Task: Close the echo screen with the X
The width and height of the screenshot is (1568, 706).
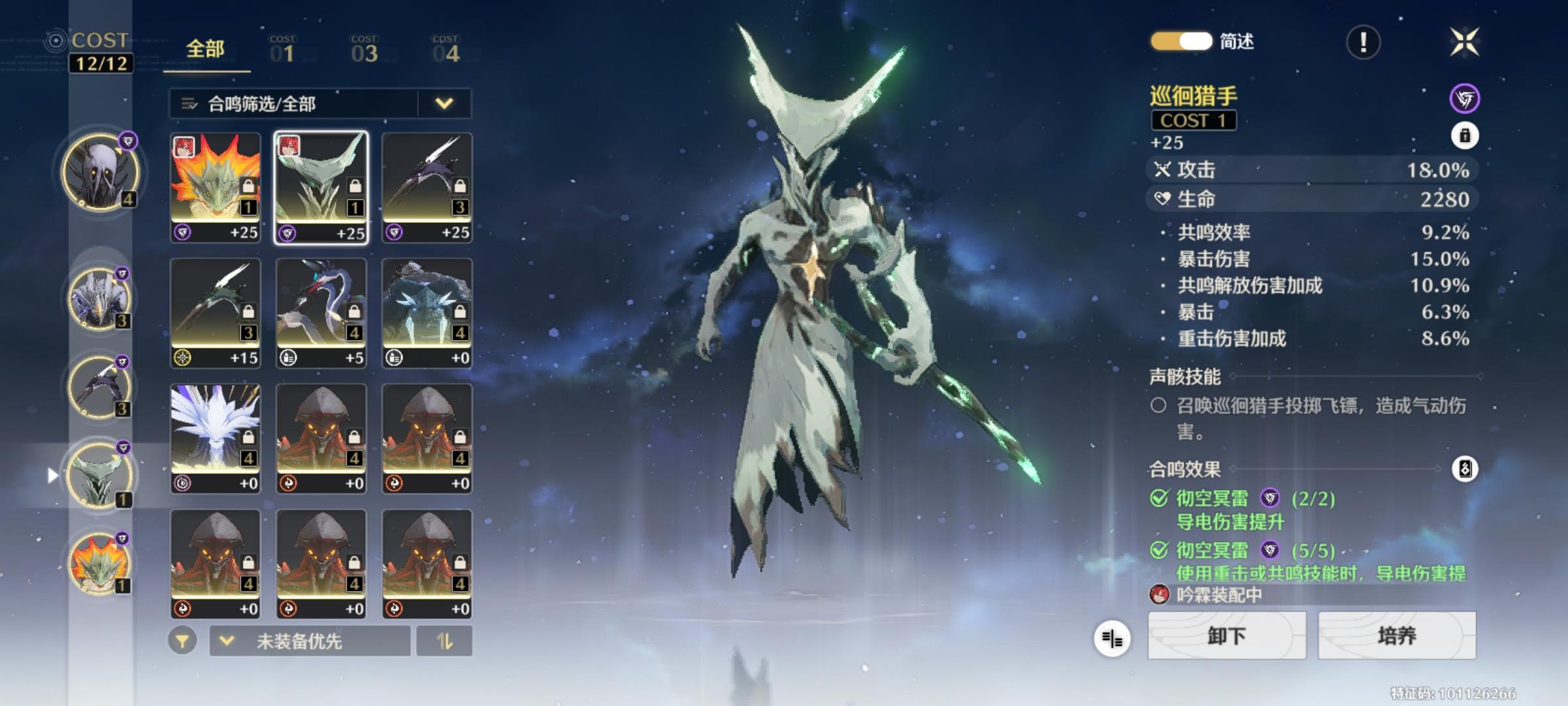Action: click(1464, 42)
